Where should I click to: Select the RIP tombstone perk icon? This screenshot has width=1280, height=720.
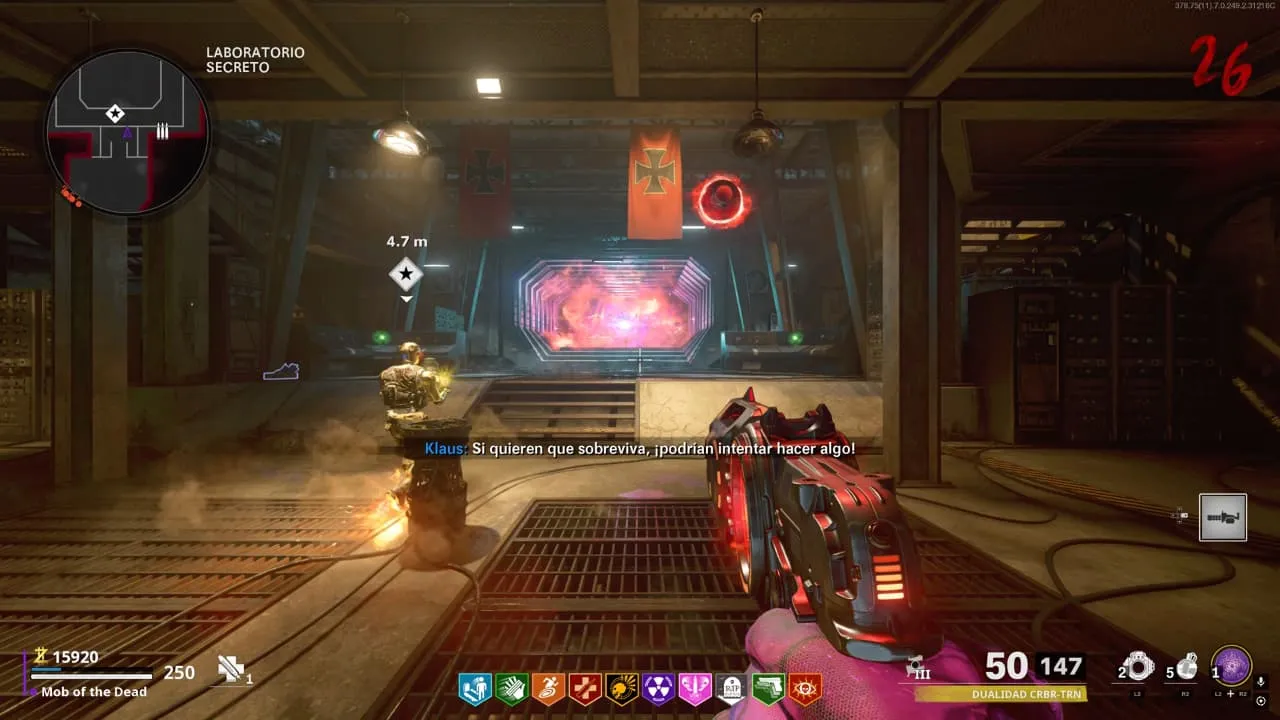pos(732,689)
